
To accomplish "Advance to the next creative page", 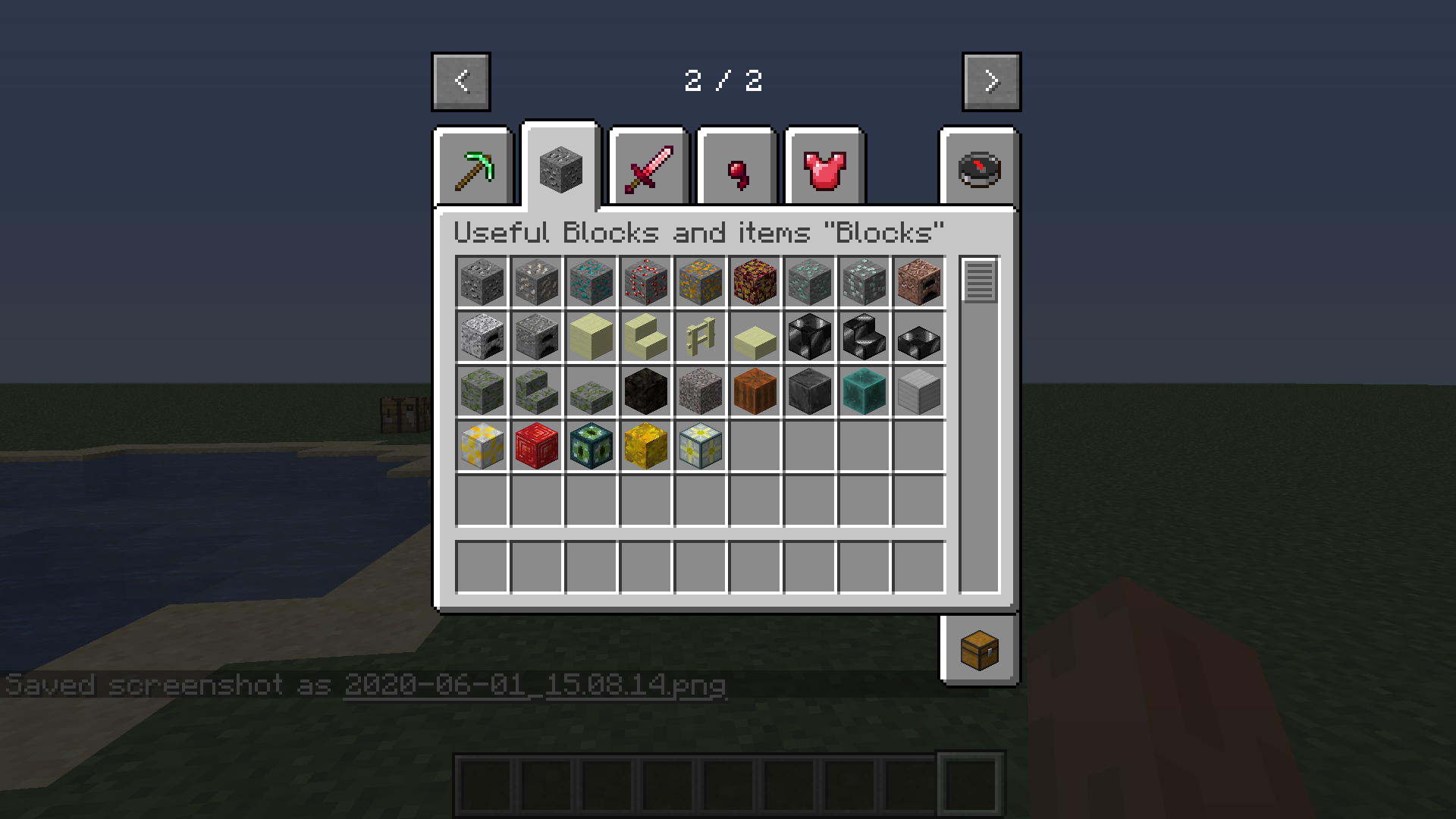I will pos(990,81).
